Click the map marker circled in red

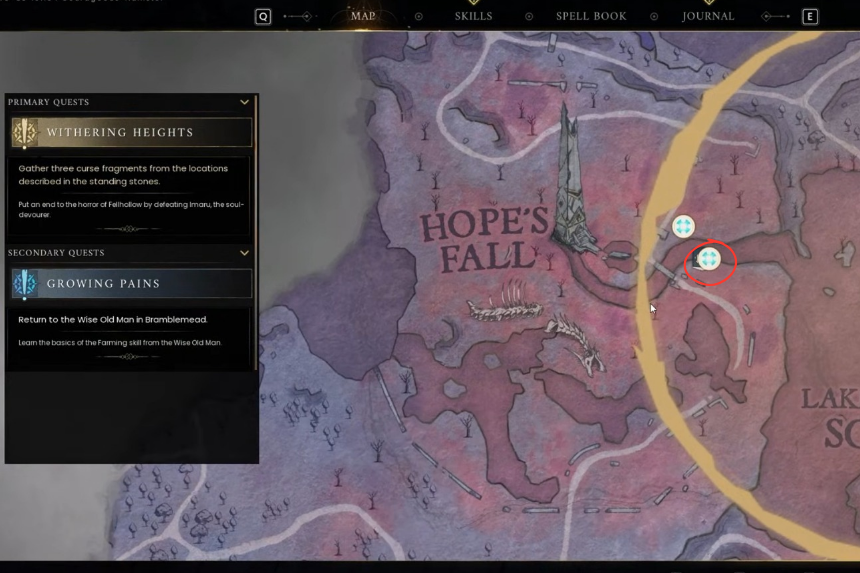click(x=709, y=260)
